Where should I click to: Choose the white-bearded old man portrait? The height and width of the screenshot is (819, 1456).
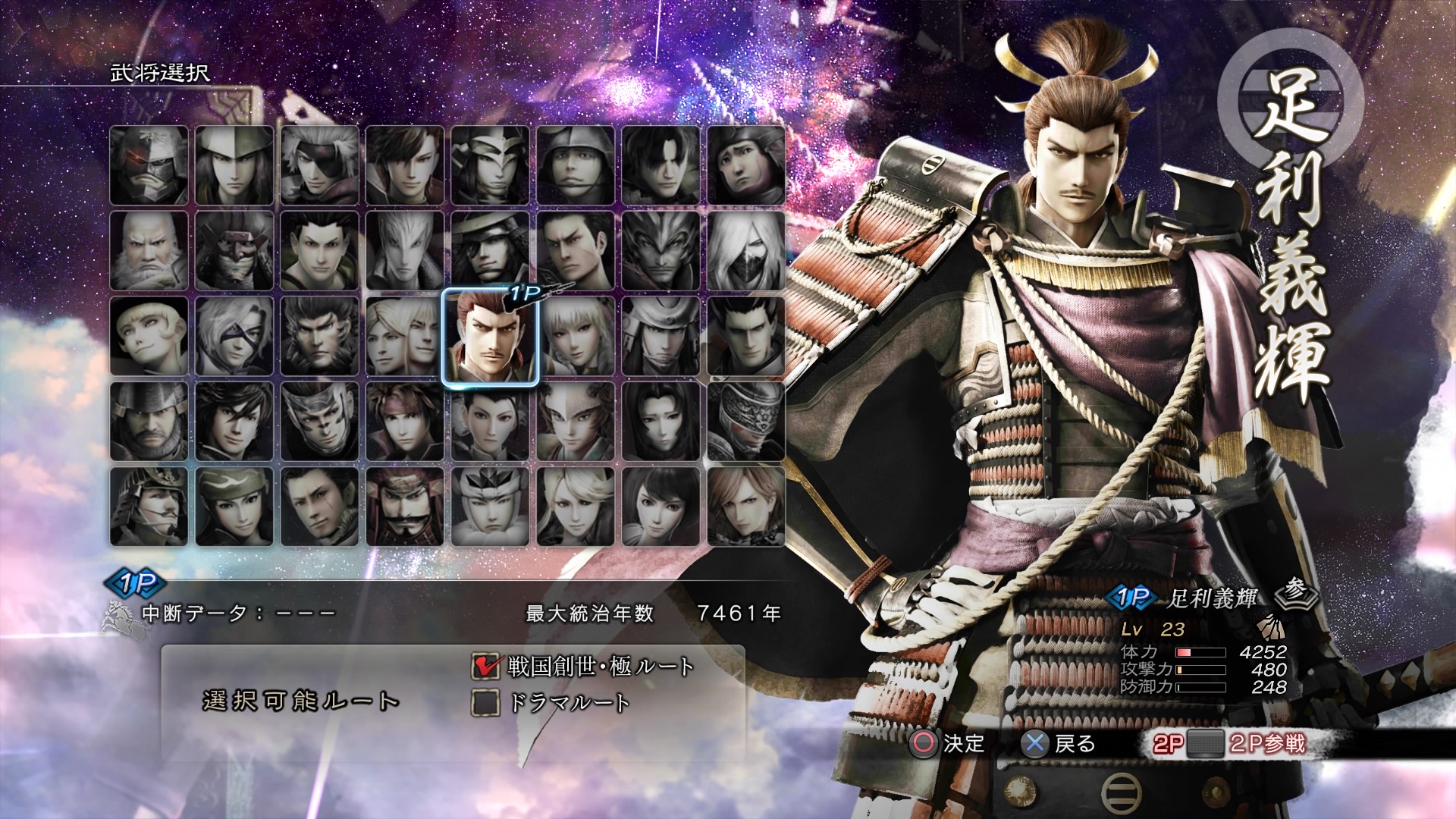click(149, 251)
